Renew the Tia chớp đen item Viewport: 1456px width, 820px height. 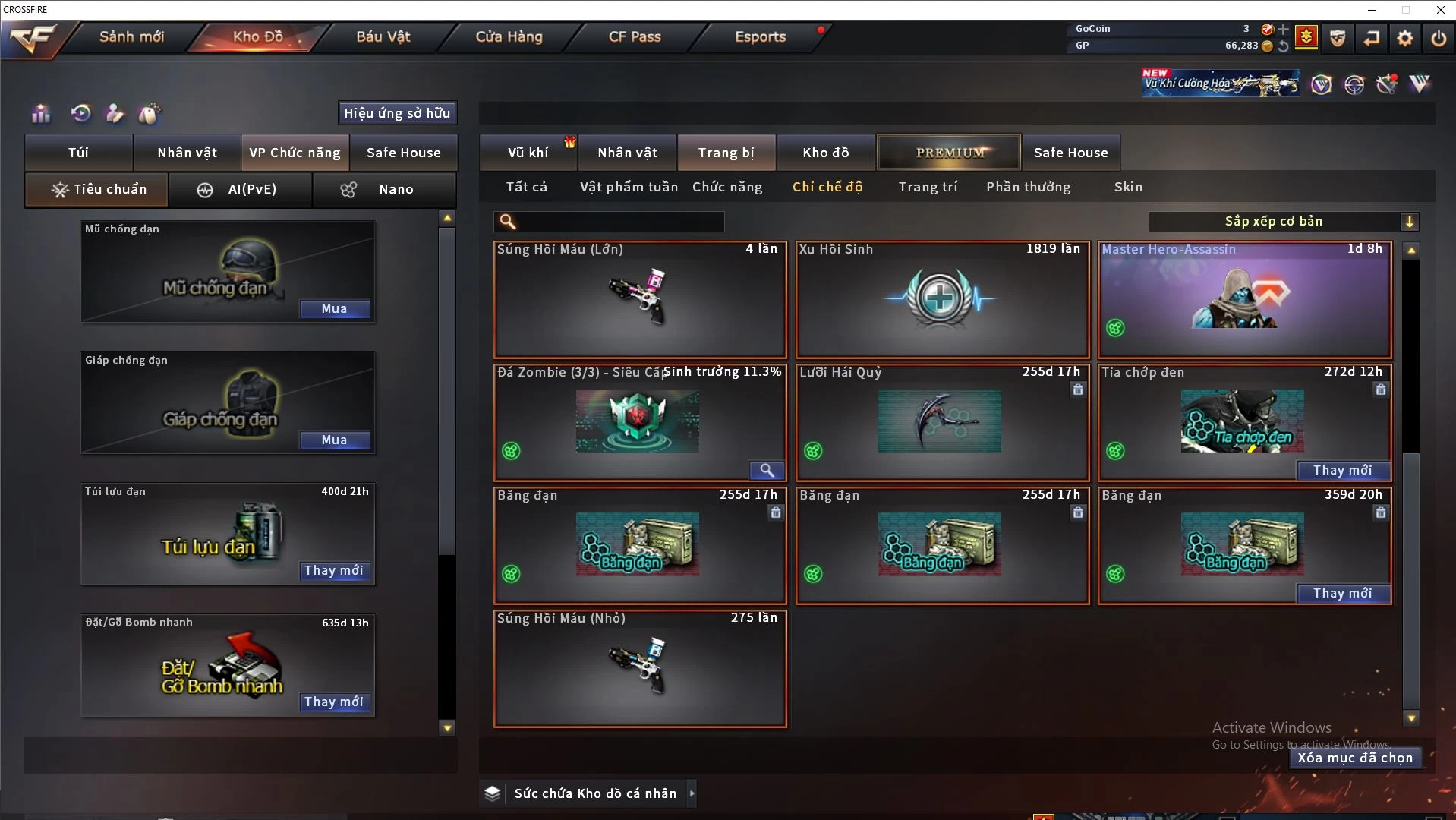(x=1342, y=470)
